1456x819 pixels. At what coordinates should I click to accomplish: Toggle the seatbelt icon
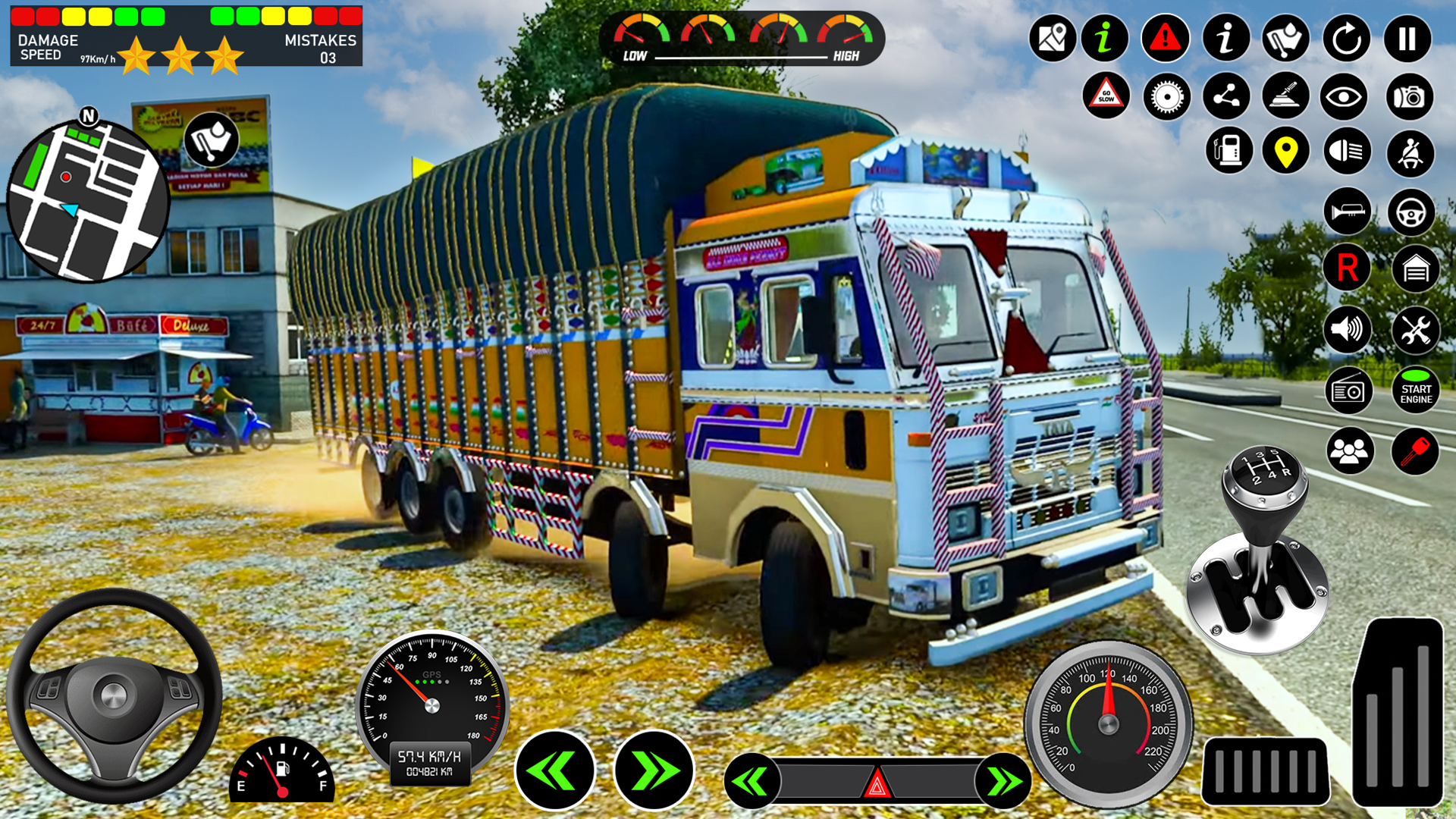tap(1409, 152)
